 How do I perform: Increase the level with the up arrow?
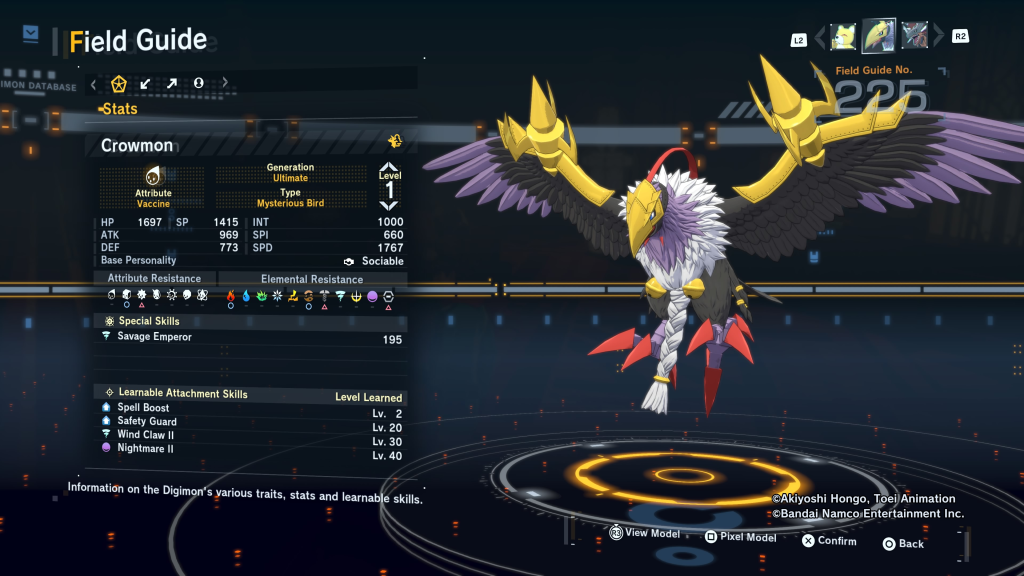click(389, 170)
